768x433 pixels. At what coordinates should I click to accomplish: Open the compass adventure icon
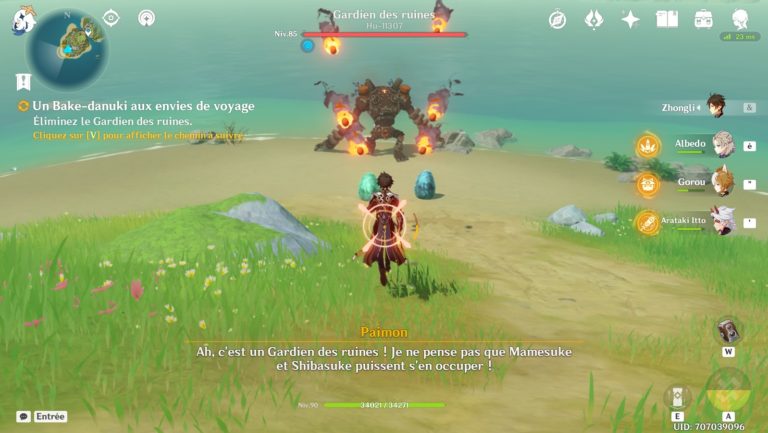click(x=558, y=19)
